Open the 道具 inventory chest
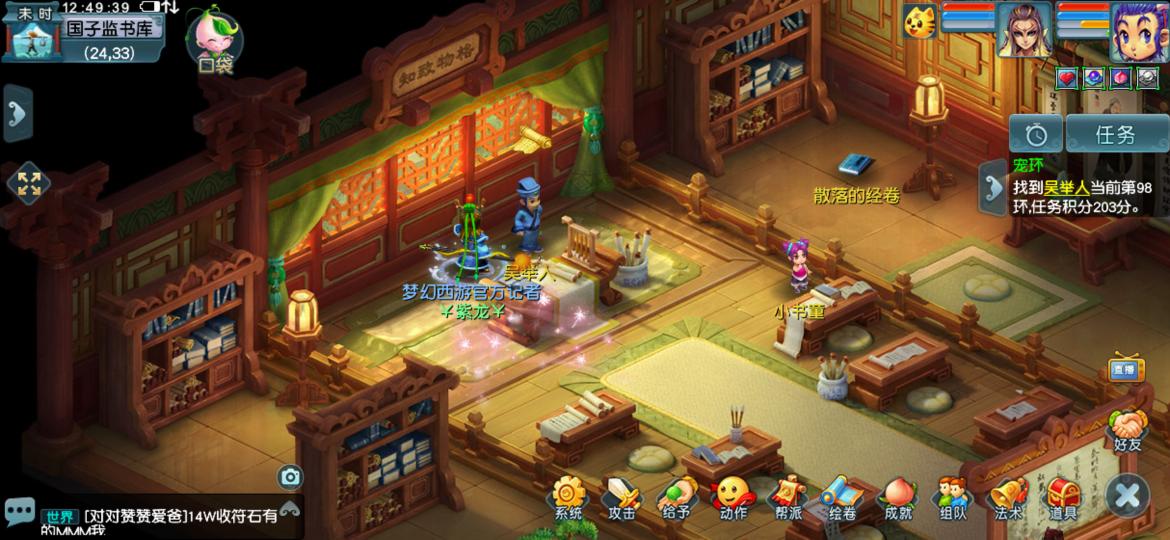Image resolution: width=1170 pixels, height=540 pixels. [1062, 497]
